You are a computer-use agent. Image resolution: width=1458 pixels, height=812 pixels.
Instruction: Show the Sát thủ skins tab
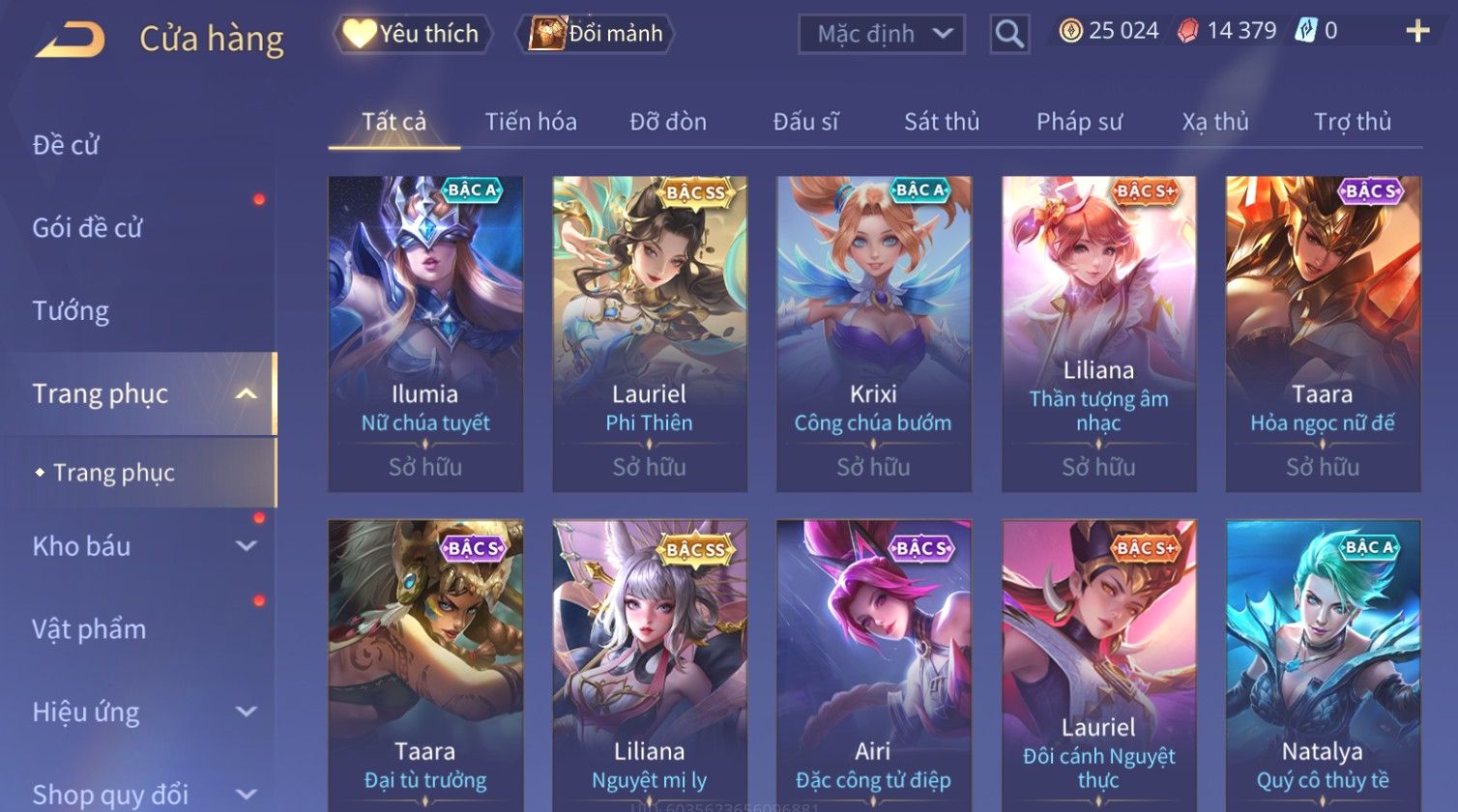[x=941, y=122]
